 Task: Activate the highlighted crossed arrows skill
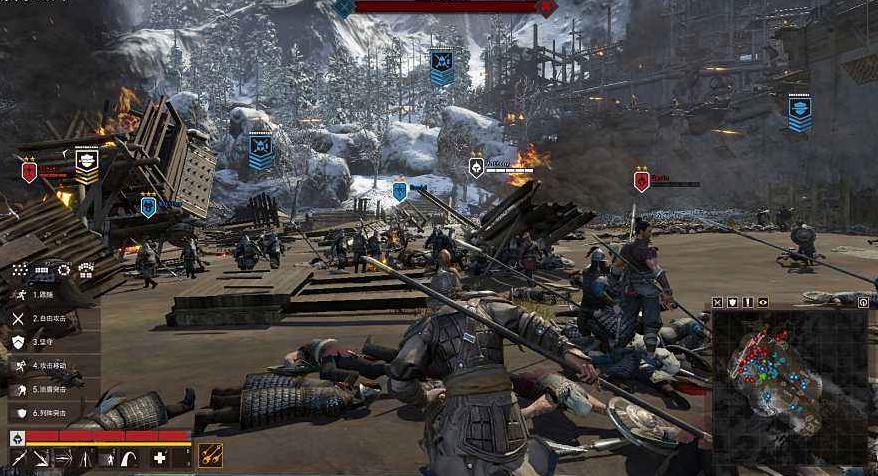[x=210, y=456]
